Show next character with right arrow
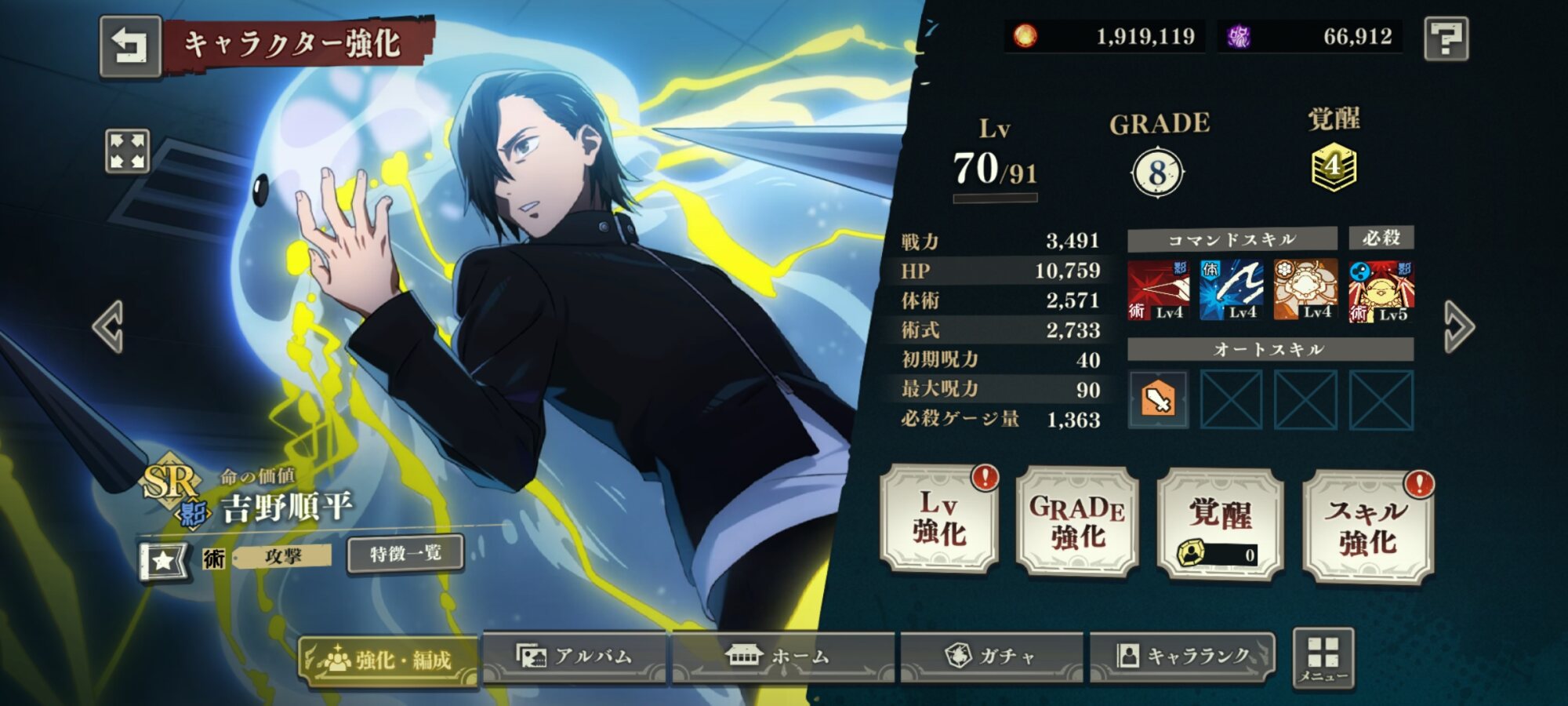The image size is (1568, 706). point(1459,326)
